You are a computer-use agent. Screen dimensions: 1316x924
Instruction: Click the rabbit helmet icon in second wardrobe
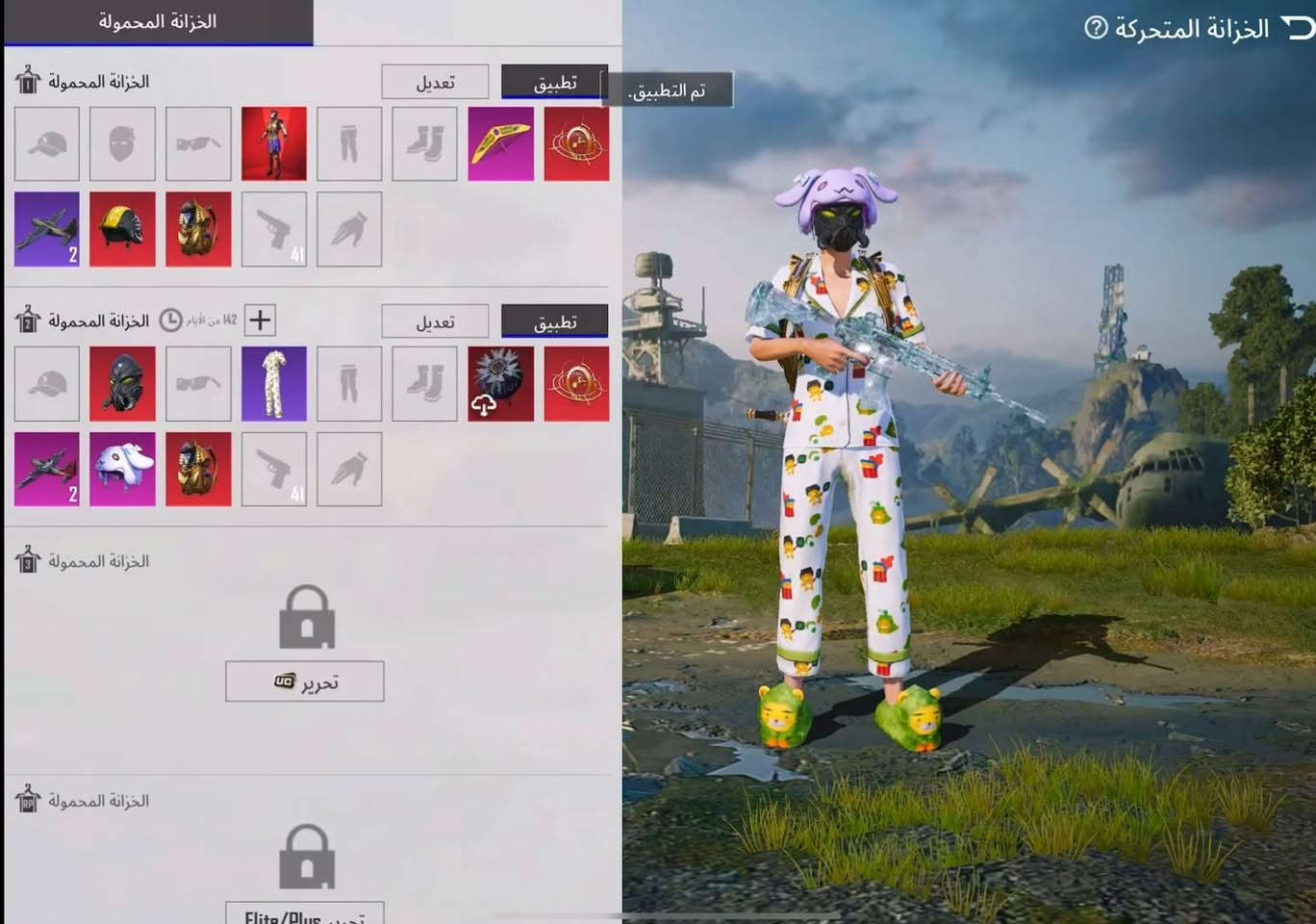point(122,468)
